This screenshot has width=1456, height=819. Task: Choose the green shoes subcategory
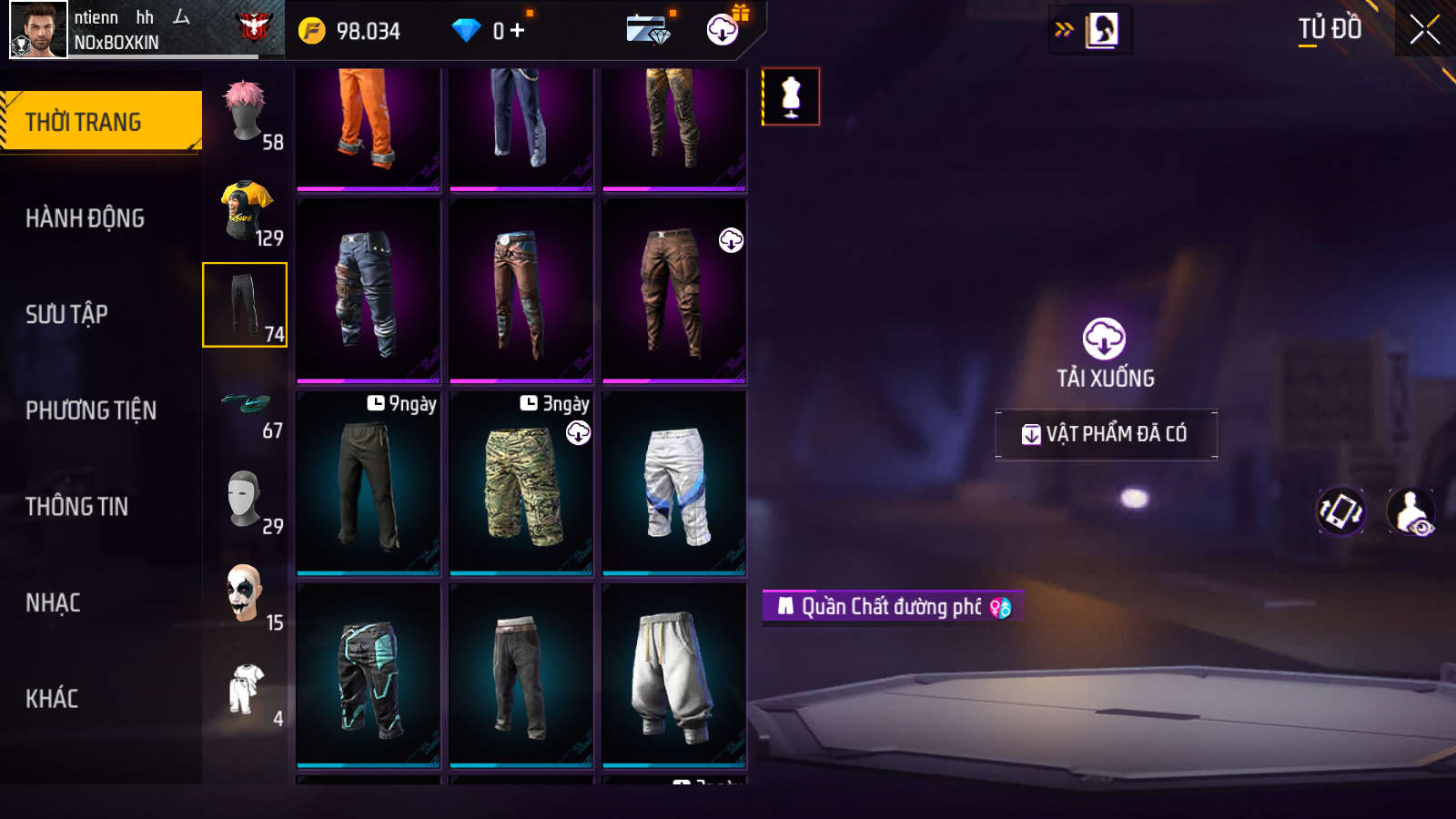click(245, 402)
